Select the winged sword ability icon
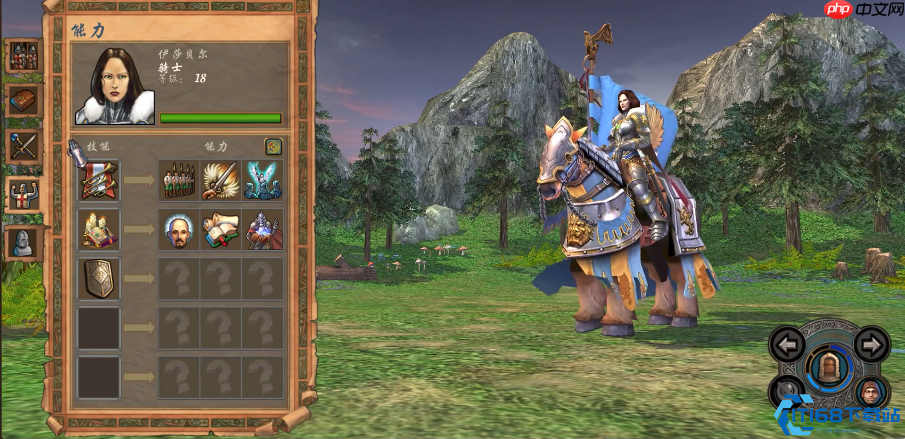The image size is (905, 439). point(221,180)
